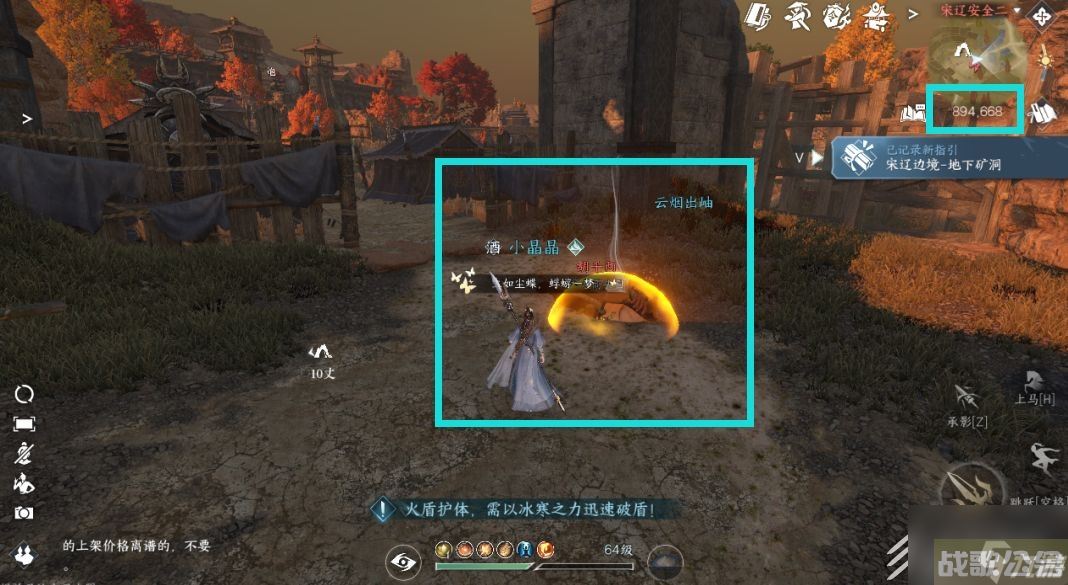Open the straw-hat character icon menu

[797, 15]
